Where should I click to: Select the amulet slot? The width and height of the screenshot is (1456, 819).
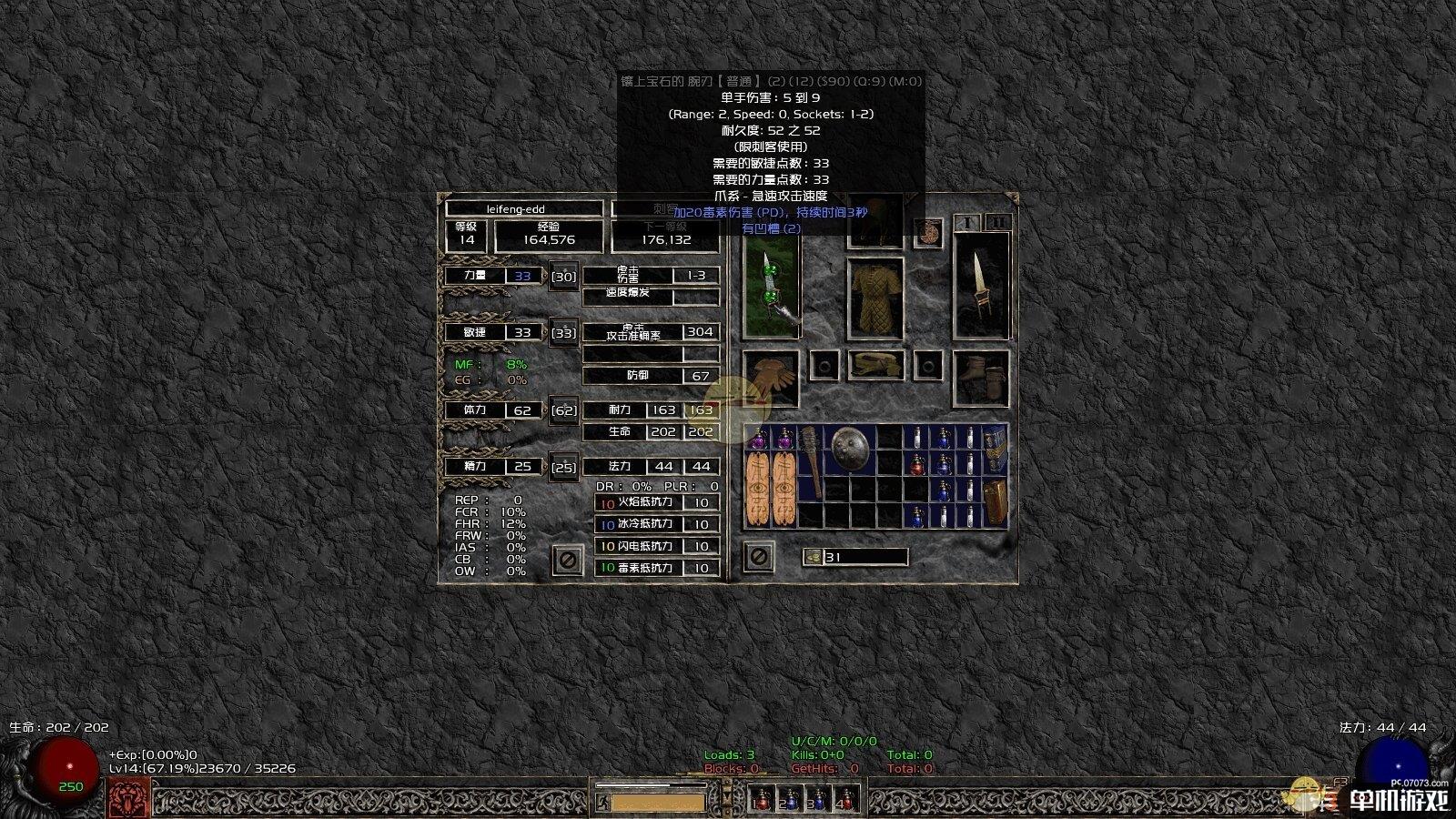click(x=928, y=234)
